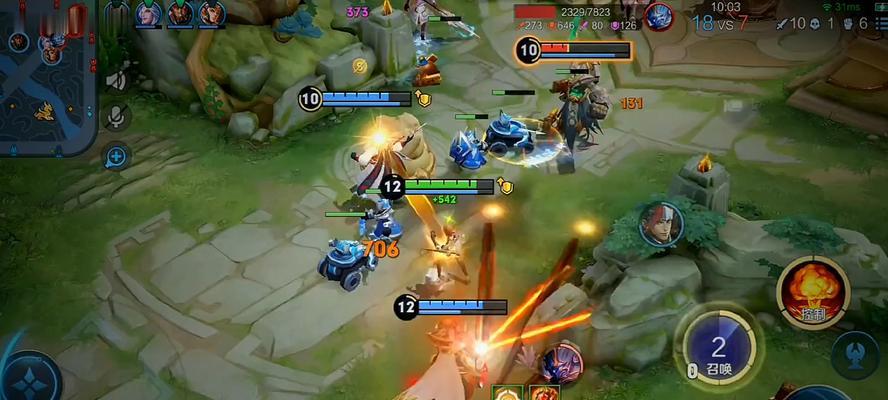Toggle the muted speaker icon

(x=116, y=81)
